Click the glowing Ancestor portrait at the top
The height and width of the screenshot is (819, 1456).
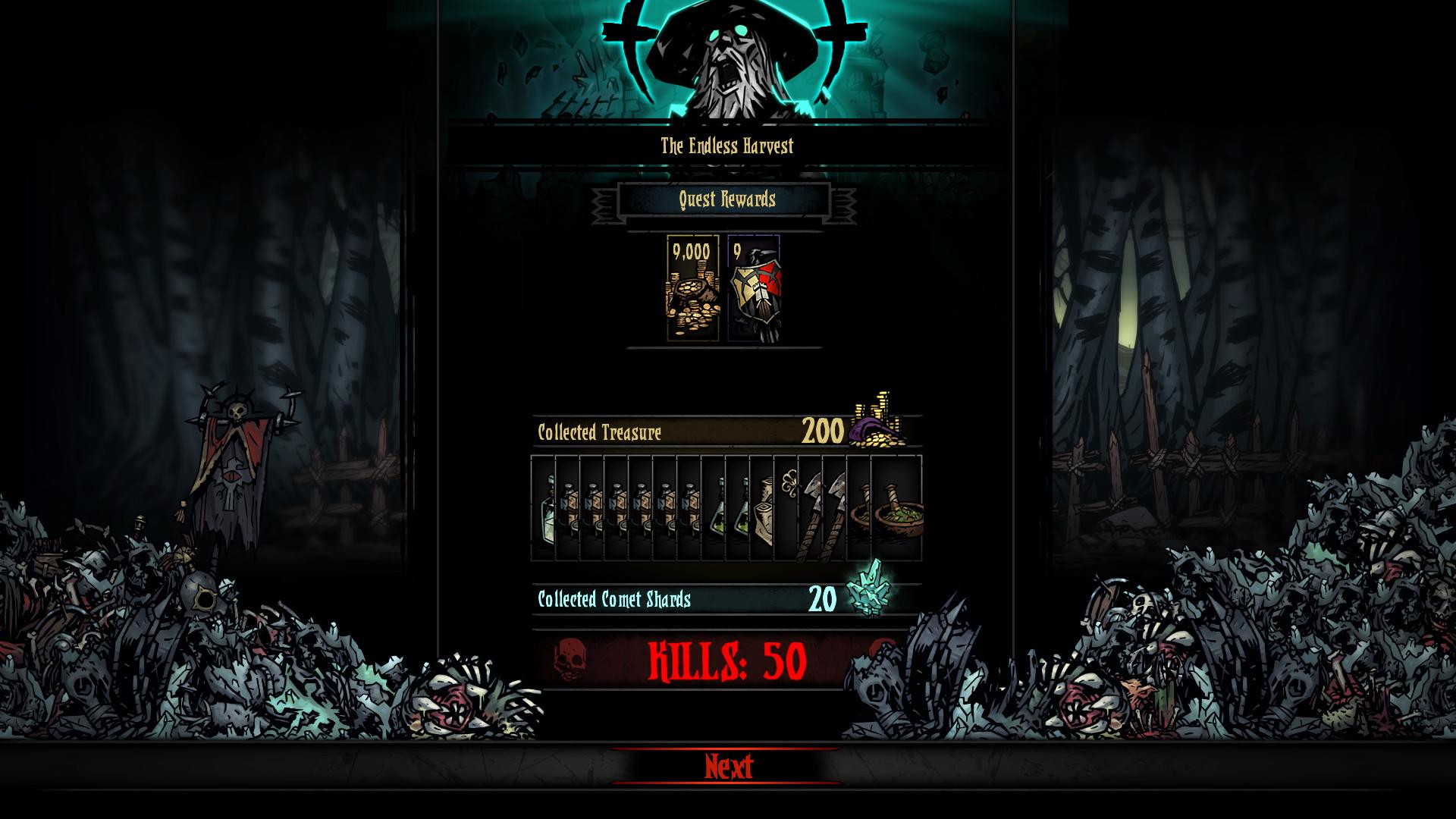click(x=728, y=61)
